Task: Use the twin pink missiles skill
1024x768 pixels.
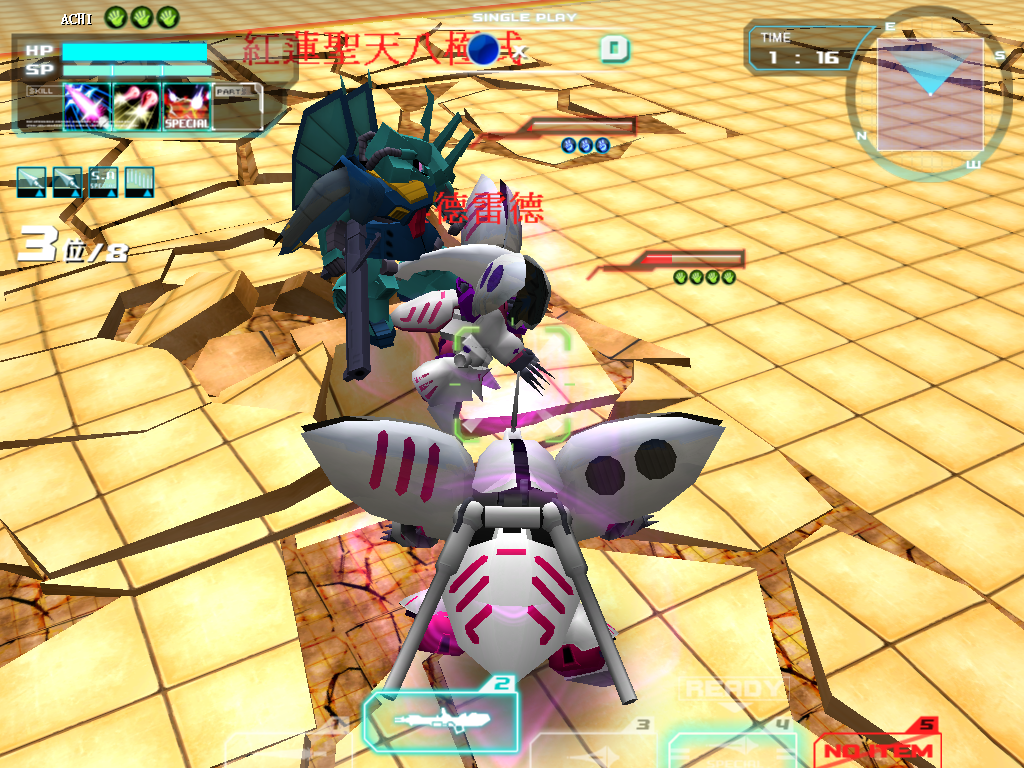Action: (x=137, y=107)
